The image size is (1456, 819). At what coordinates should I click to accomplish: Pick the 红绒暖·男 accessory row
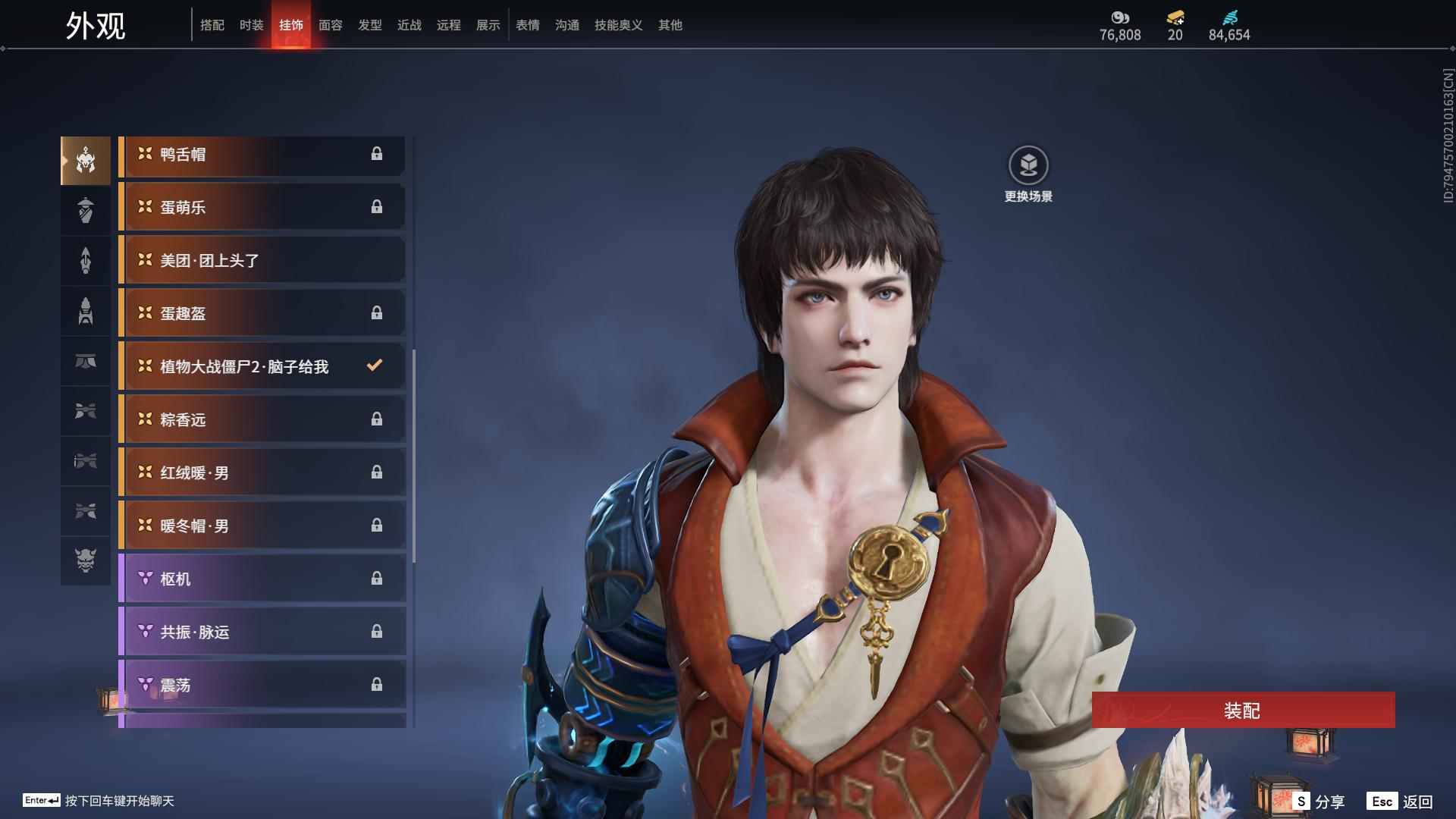tap(262, 473)
